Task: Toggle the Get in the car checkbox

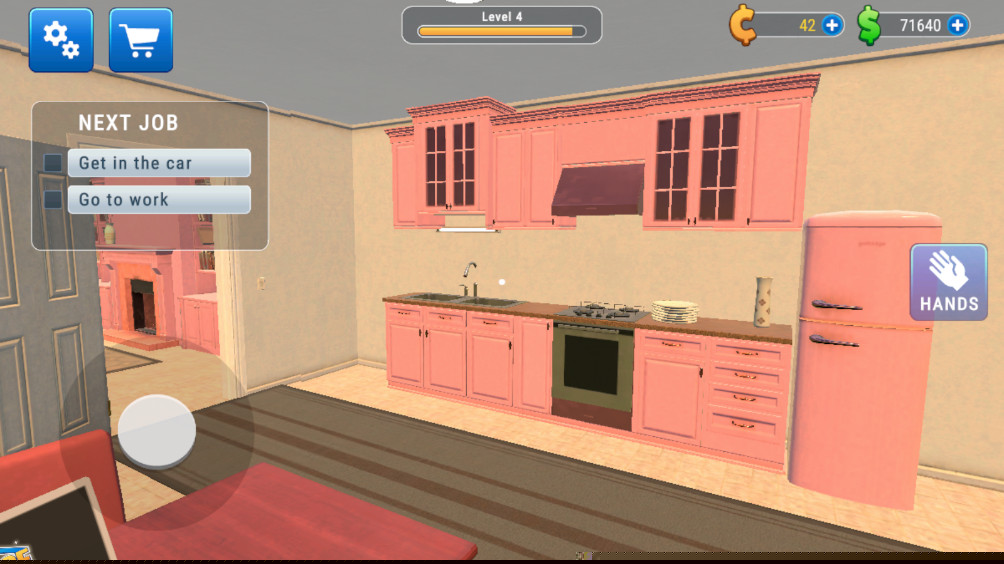Action: point(53,163)
